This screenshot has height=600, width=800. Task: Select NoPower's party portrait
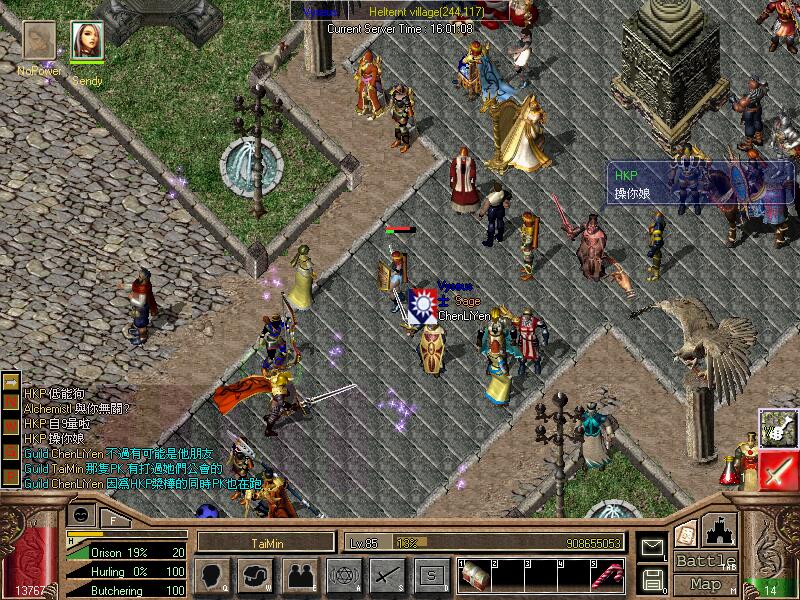pos(40,41)
